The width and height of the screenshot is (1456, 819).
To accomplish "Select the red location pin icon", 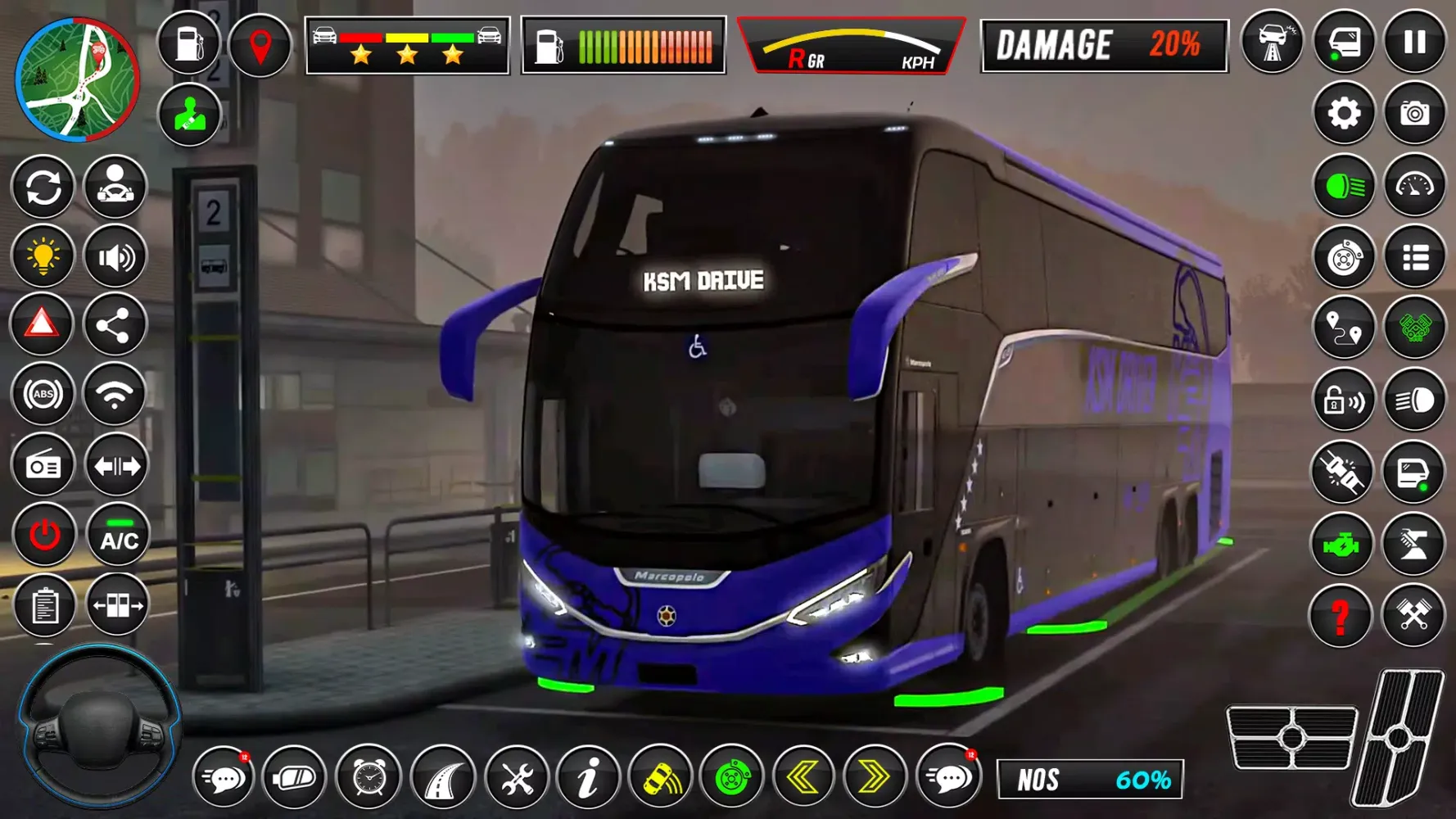I will tap(260, 45).
